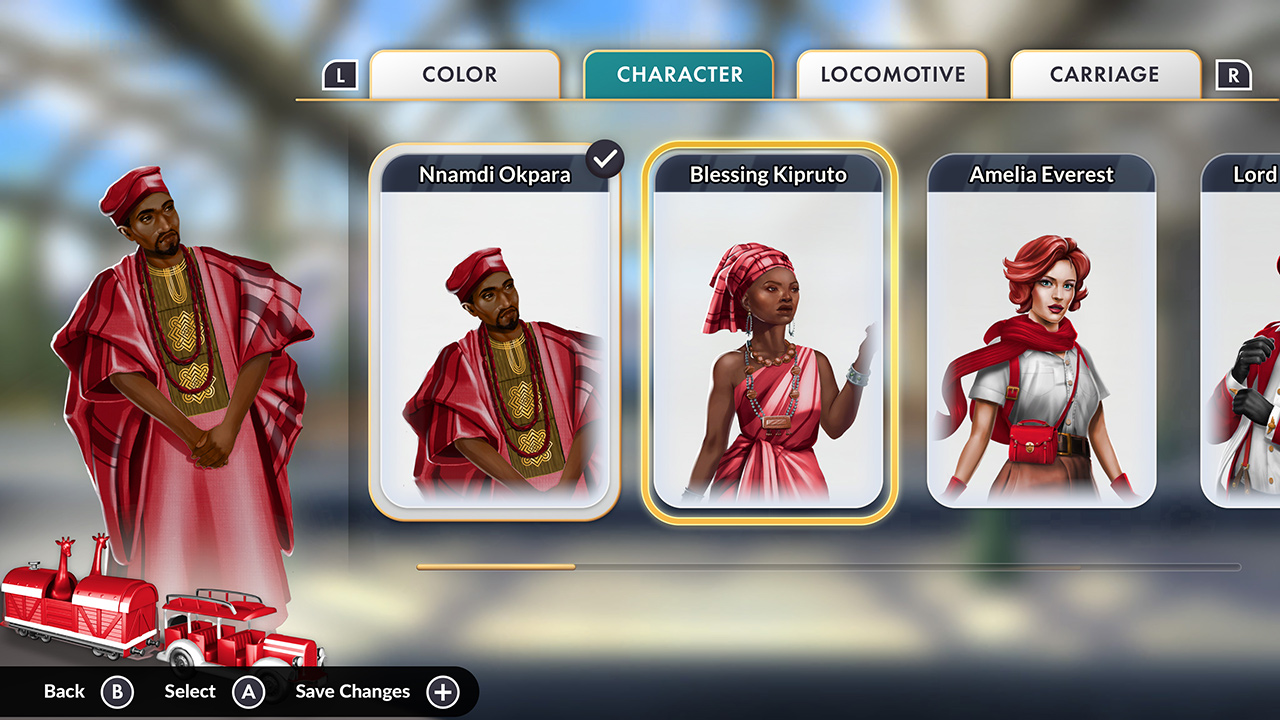Image resolution: width=1280 pixels, height=720 pixels.
Task: Switch to the Color tab
Action: [x=464, y=75]
